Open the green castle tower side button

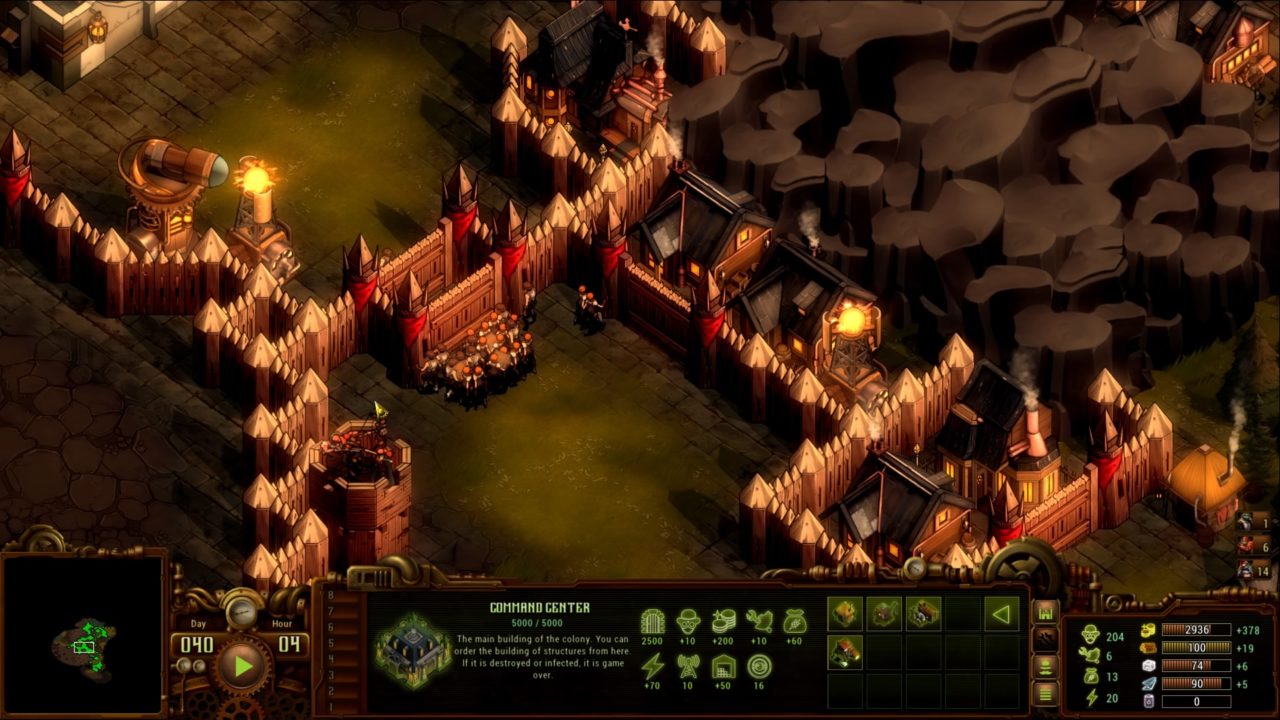point(1045,612)
